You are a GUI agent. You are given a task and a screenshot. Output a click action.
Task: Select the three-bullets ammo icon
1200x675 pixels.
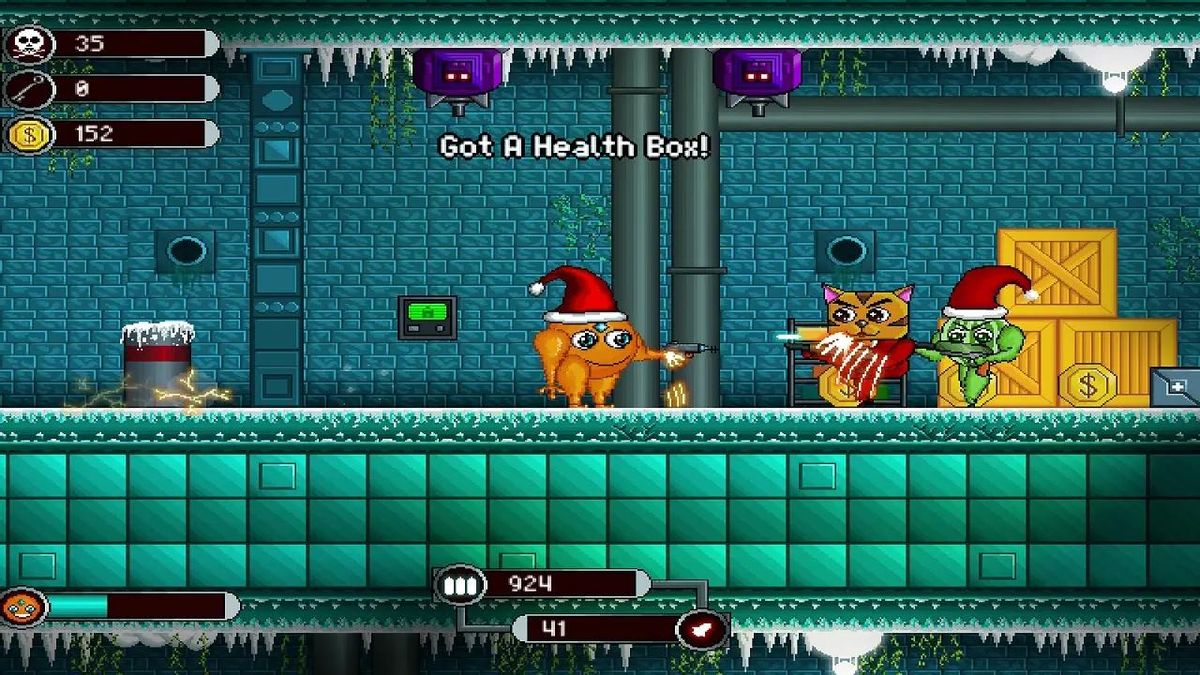click(460, 585)
